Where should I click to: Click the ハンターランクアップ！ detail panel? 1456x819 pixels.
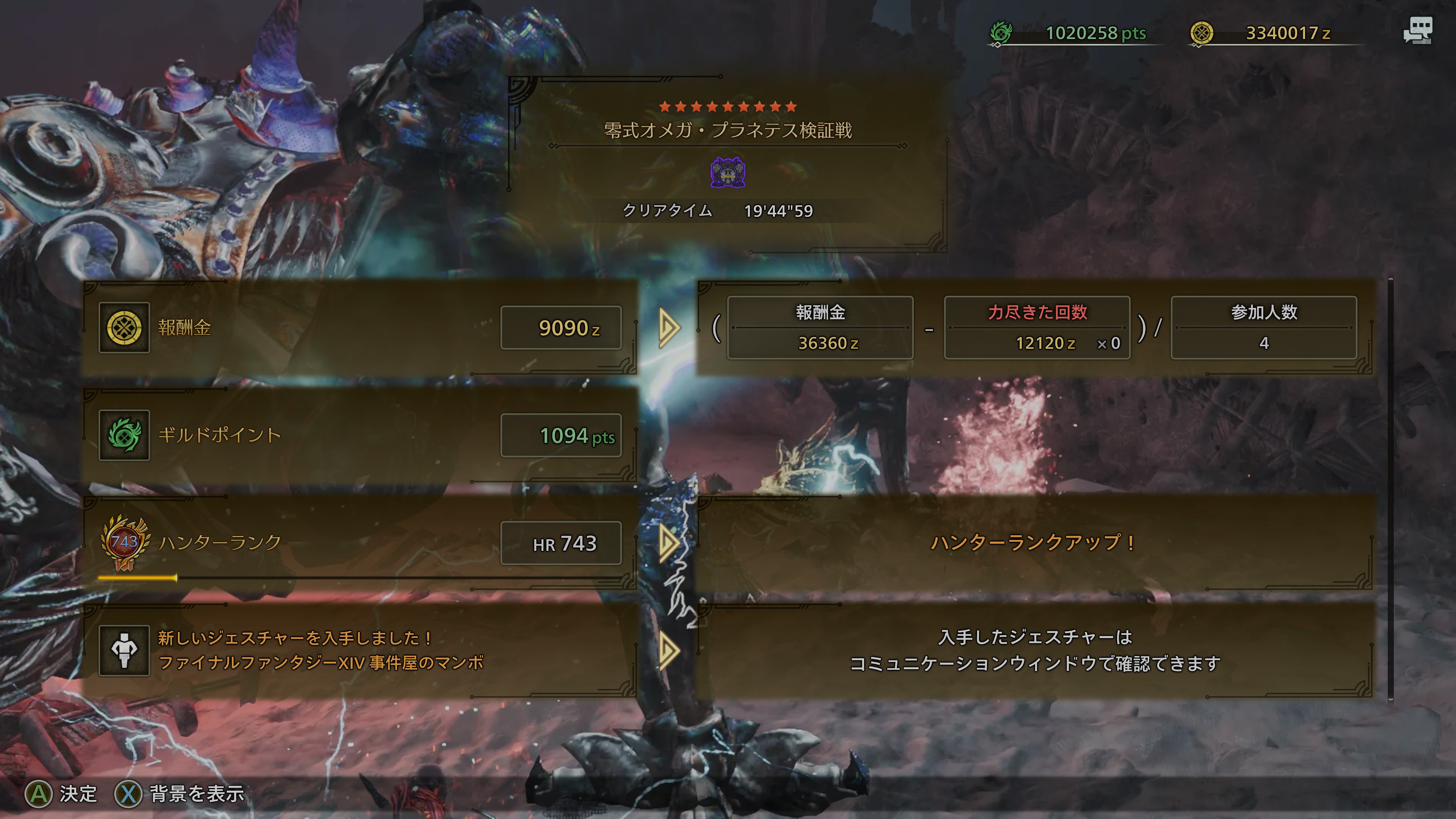click(1034, 543)
